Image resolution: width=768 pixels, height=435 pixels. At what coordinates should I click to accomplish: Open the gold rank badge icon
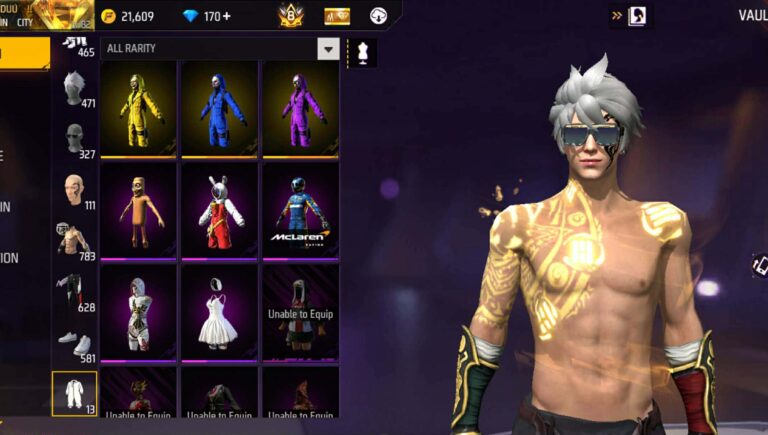[x=290, y=16]
